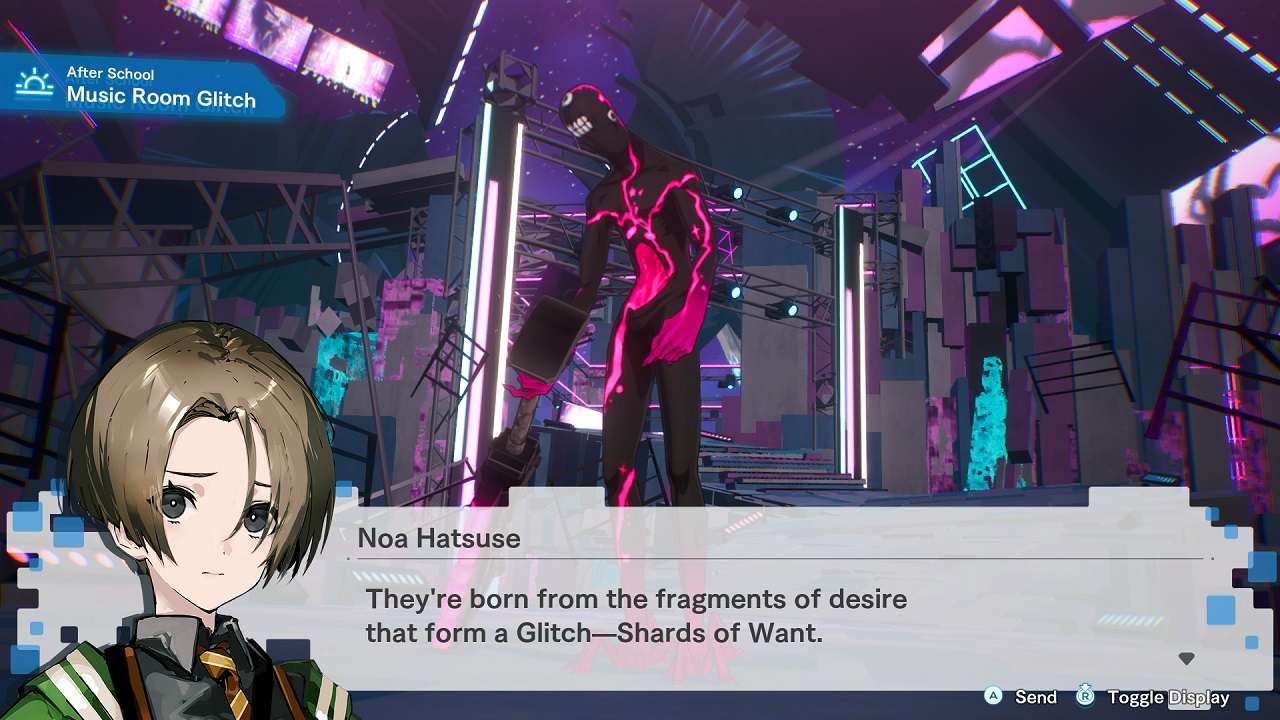
Task: Click the diamond advance indicator in dialogue box
Action: click(x=1187, y=658)
